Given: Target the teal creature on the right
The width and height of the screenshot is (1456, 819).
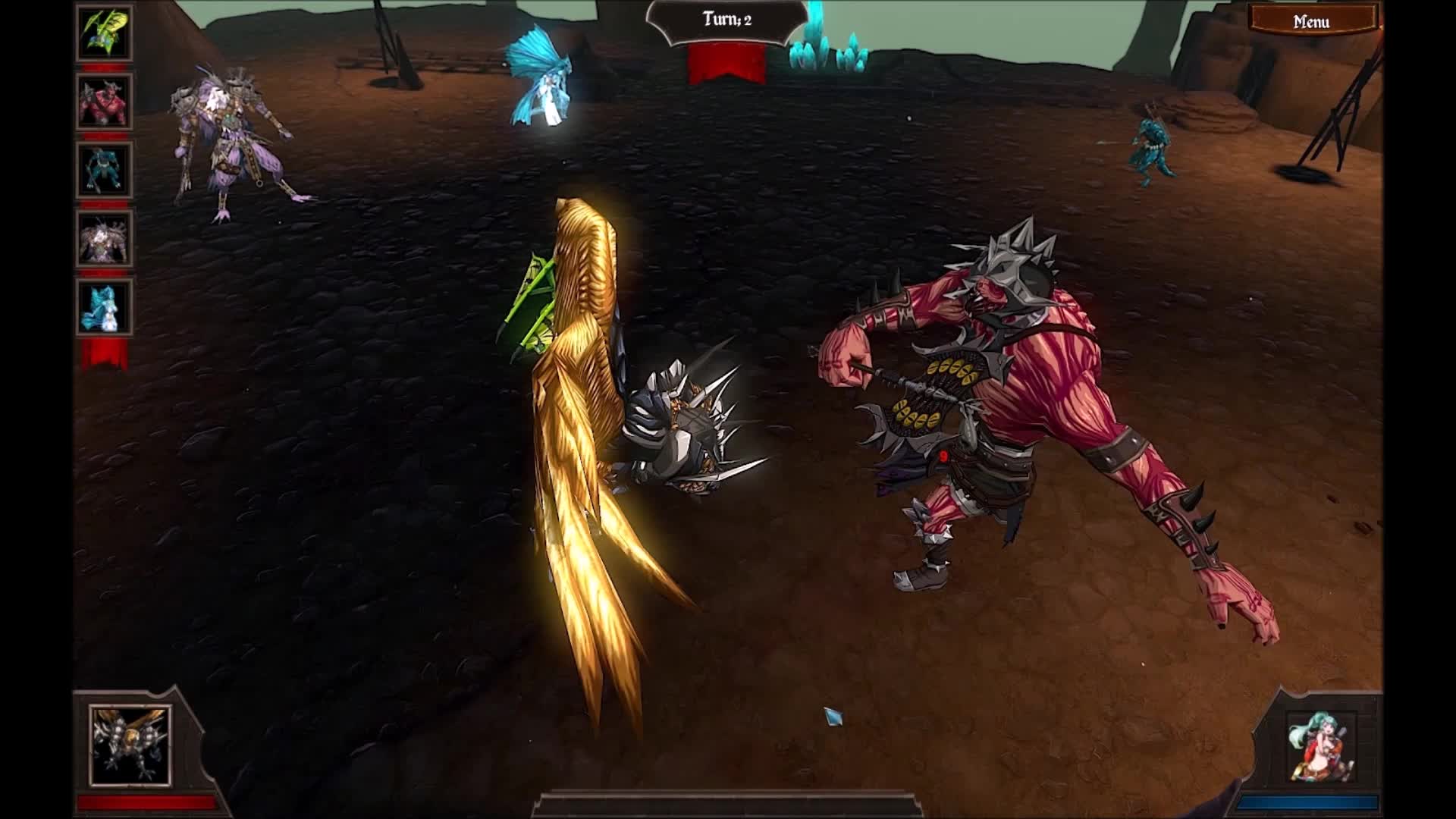Looking at the screenshot, I should 1150,148.
